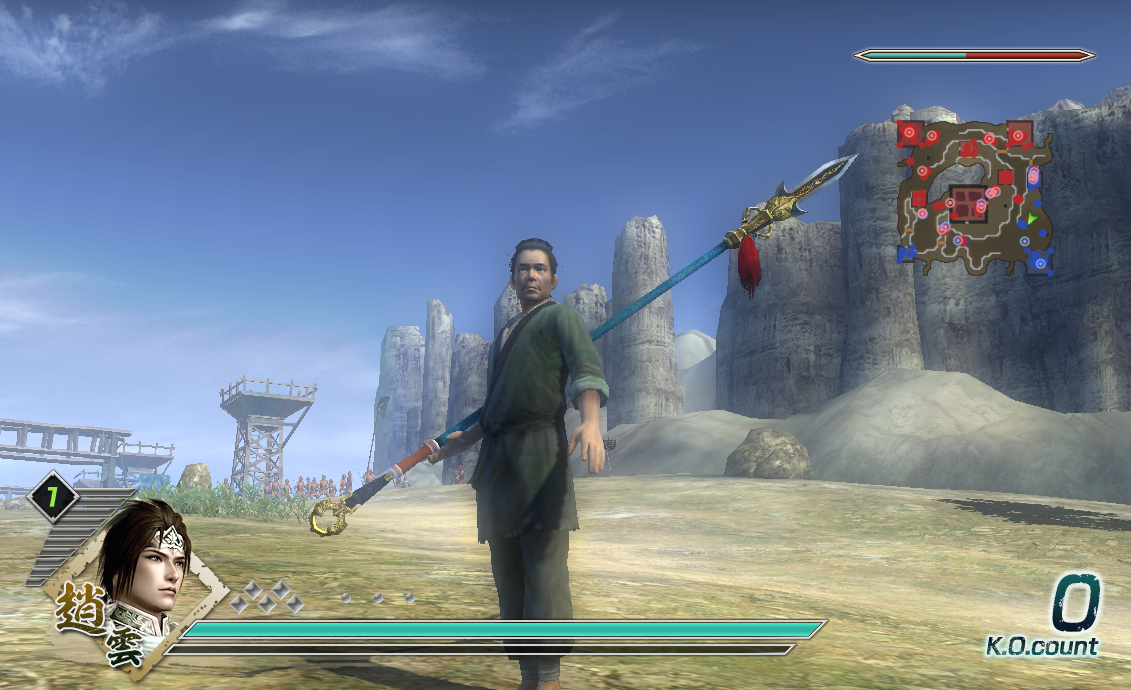Select the green player arrow on the minimap

click(x=1031, y=217)
